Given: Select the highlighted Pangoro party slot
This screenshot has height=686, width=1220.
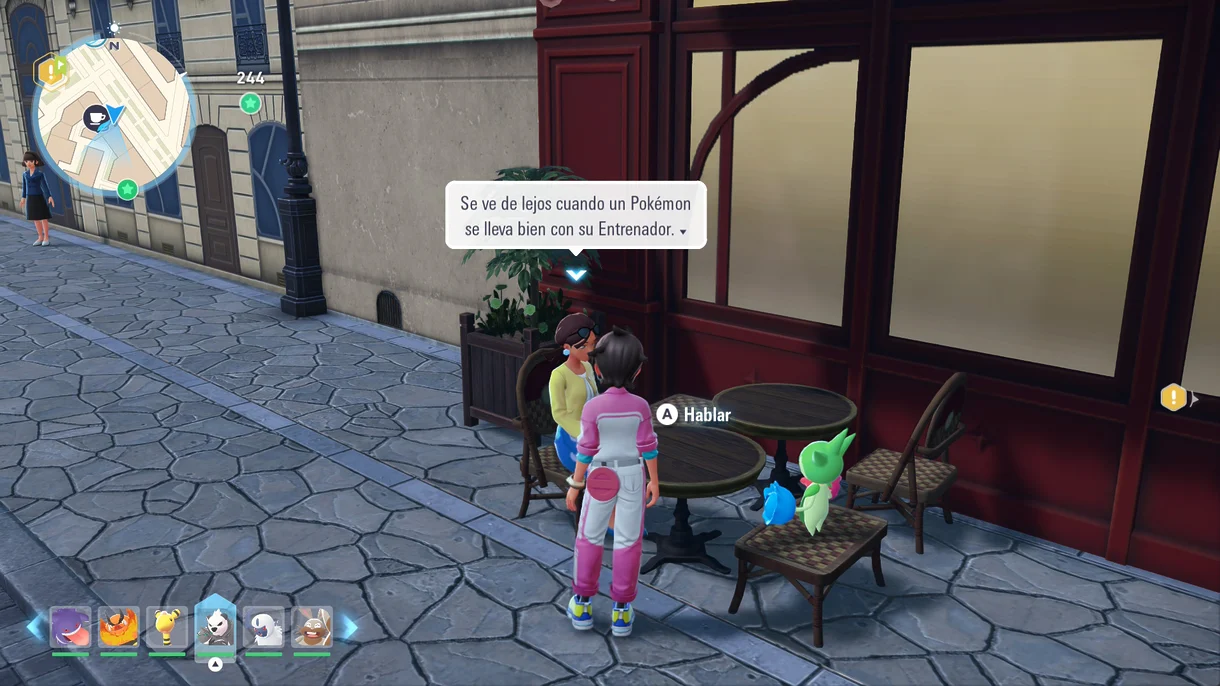Looking at the screenshot, I should pos(215,627).
